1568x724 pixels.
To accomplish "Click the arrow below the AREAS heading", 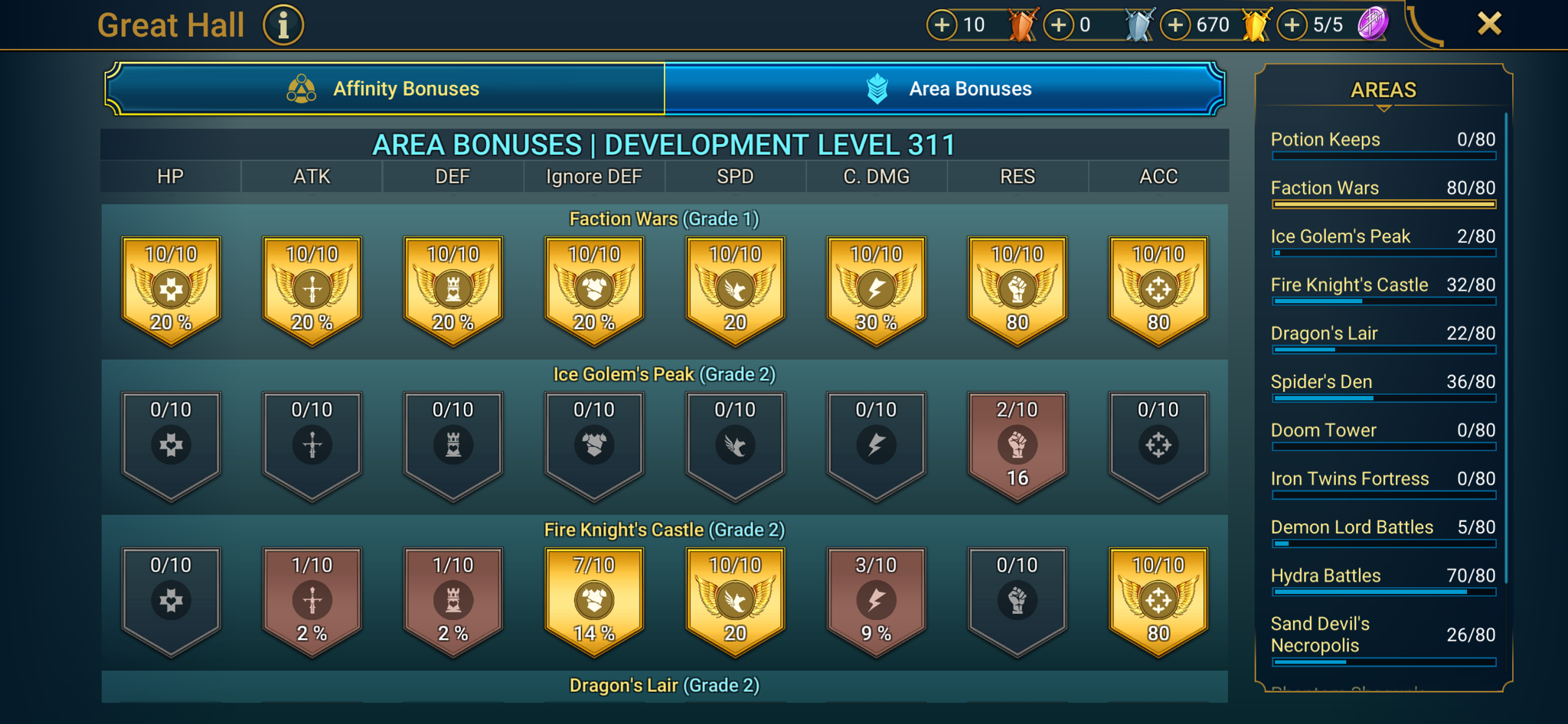I will [1383, 109].
